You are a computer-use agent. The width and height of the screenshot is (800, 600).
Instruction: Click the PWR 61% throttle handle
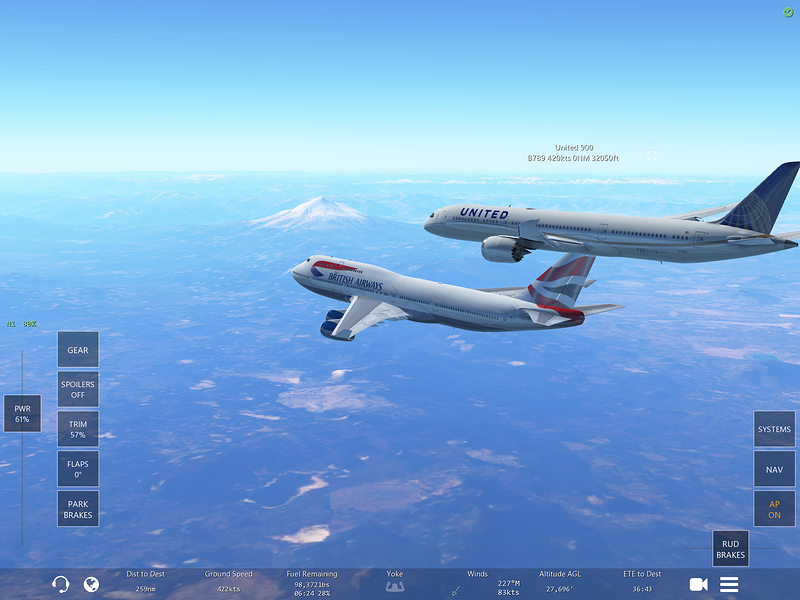coord(22,413)
